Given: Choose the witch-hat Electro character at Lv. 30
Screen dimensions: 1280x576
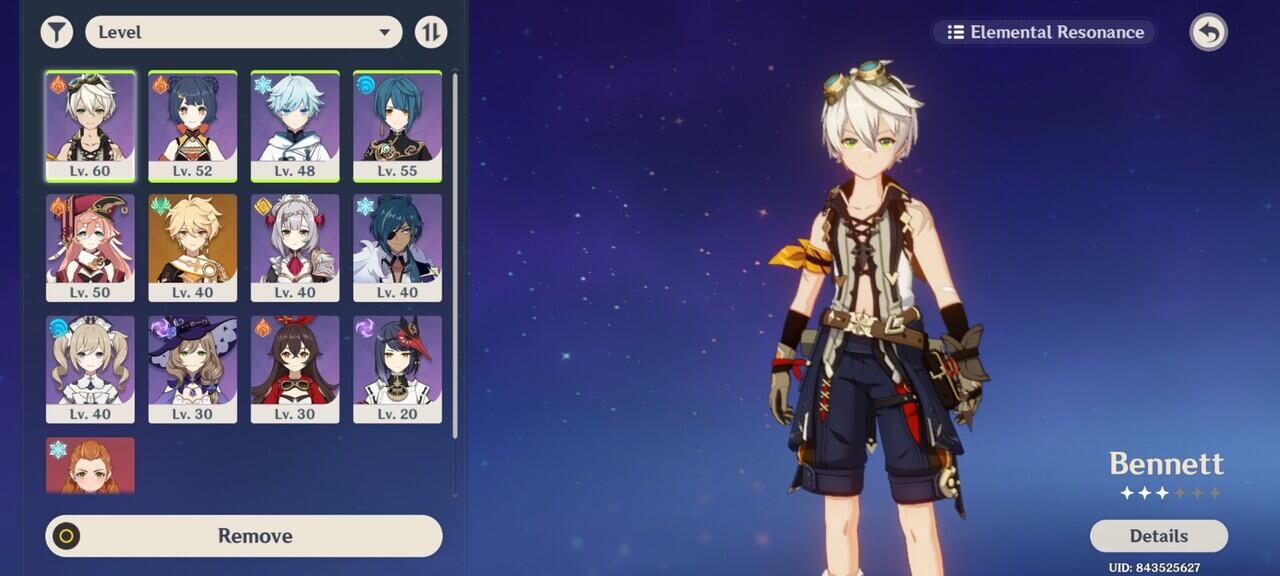Looking at the screenshot, I should (193, 369).
